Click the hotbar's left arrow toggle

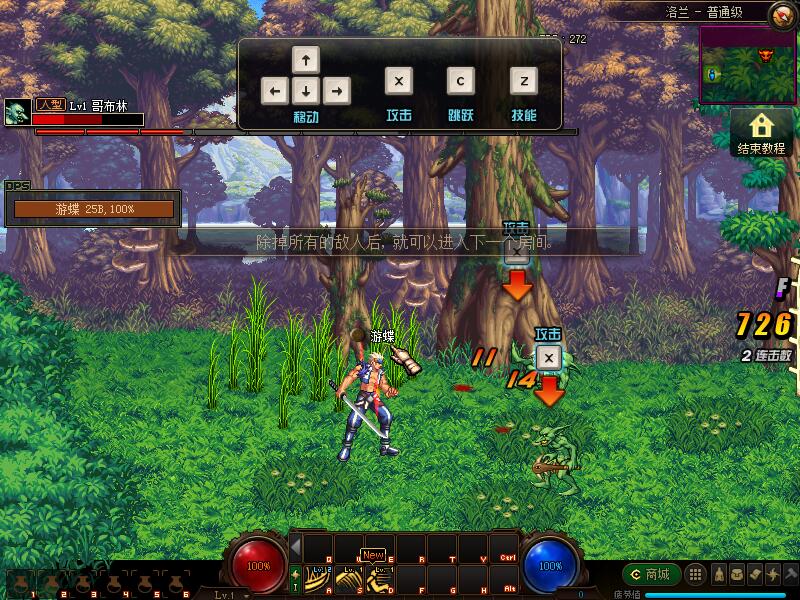[296, 546]
